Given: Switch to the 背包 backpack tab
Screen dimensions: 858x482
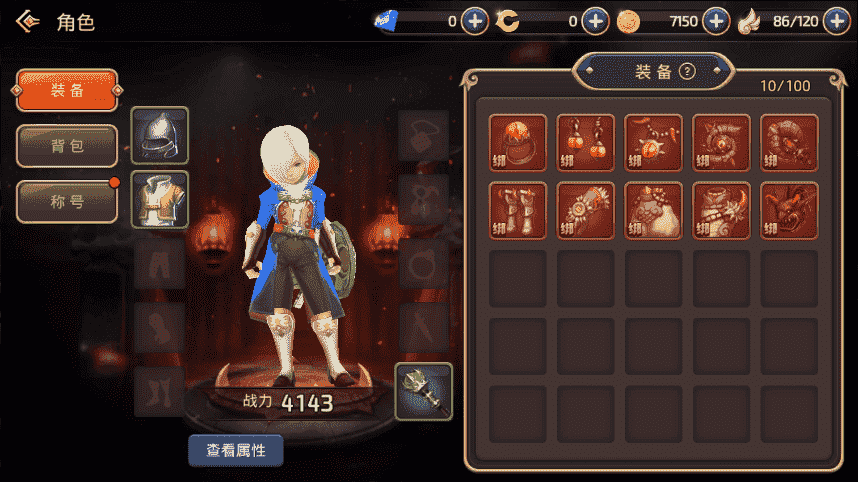Looking at the screenshot, I should tap(67, 146).
